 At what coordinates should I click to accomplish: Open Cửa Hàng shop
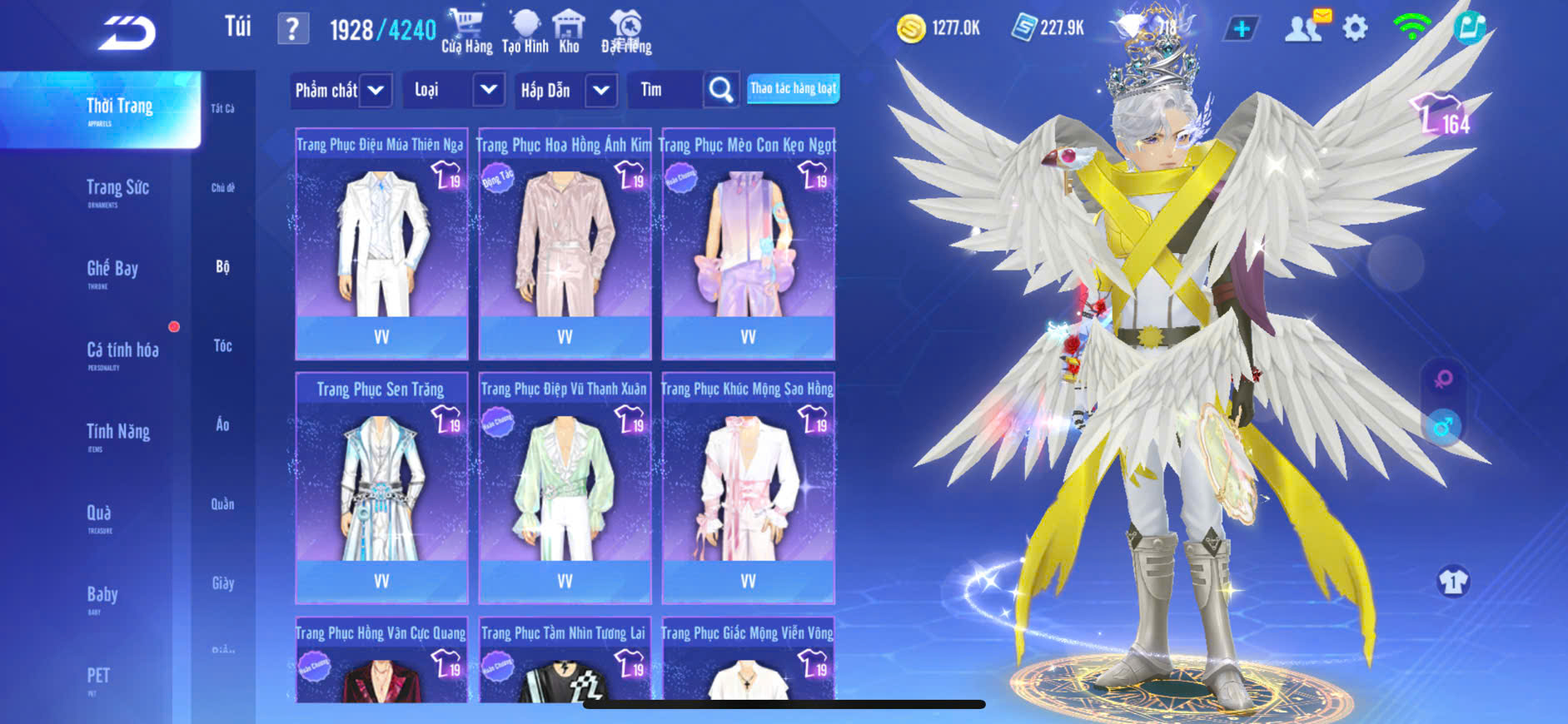point(466,31)
